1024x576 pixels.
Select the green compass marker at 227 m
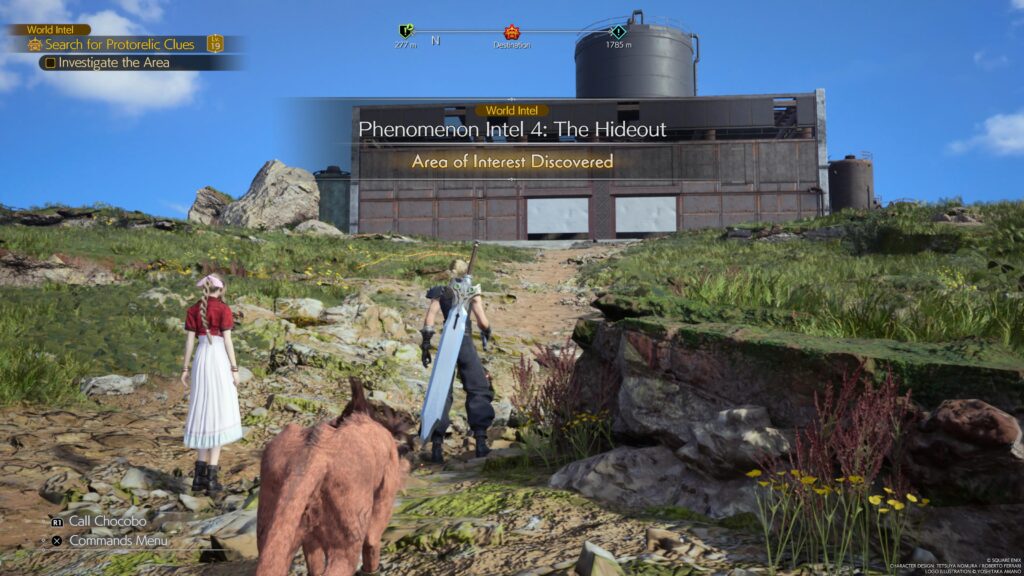(405, 31)
